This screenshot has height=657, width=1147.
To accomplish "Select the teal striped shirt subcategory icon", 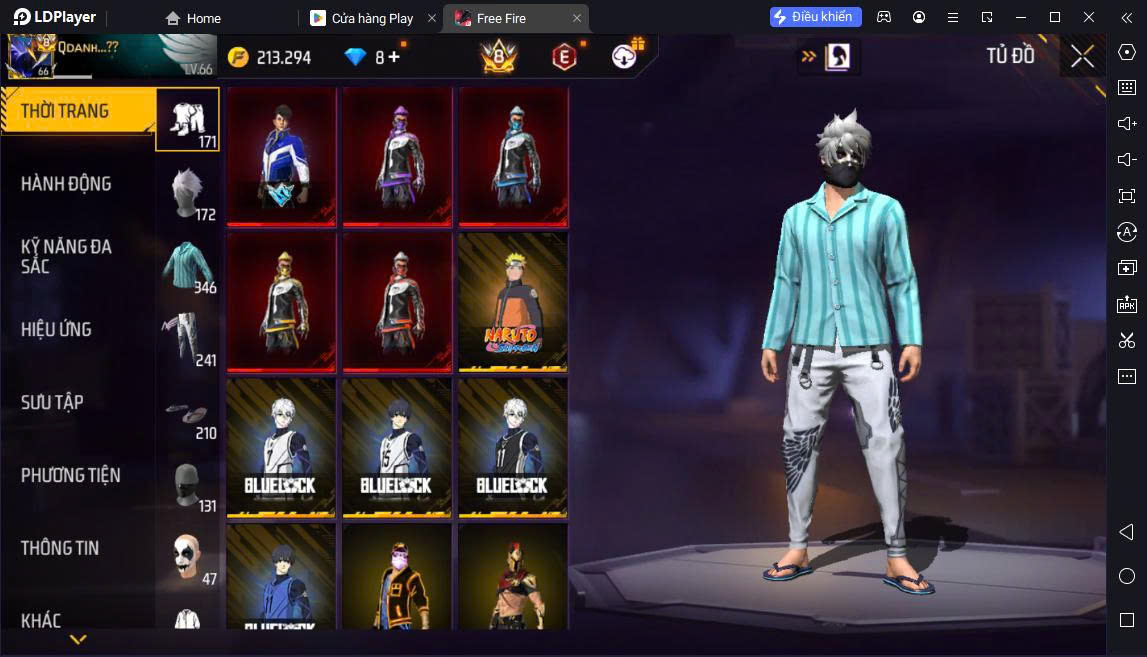I will [187, 267].
